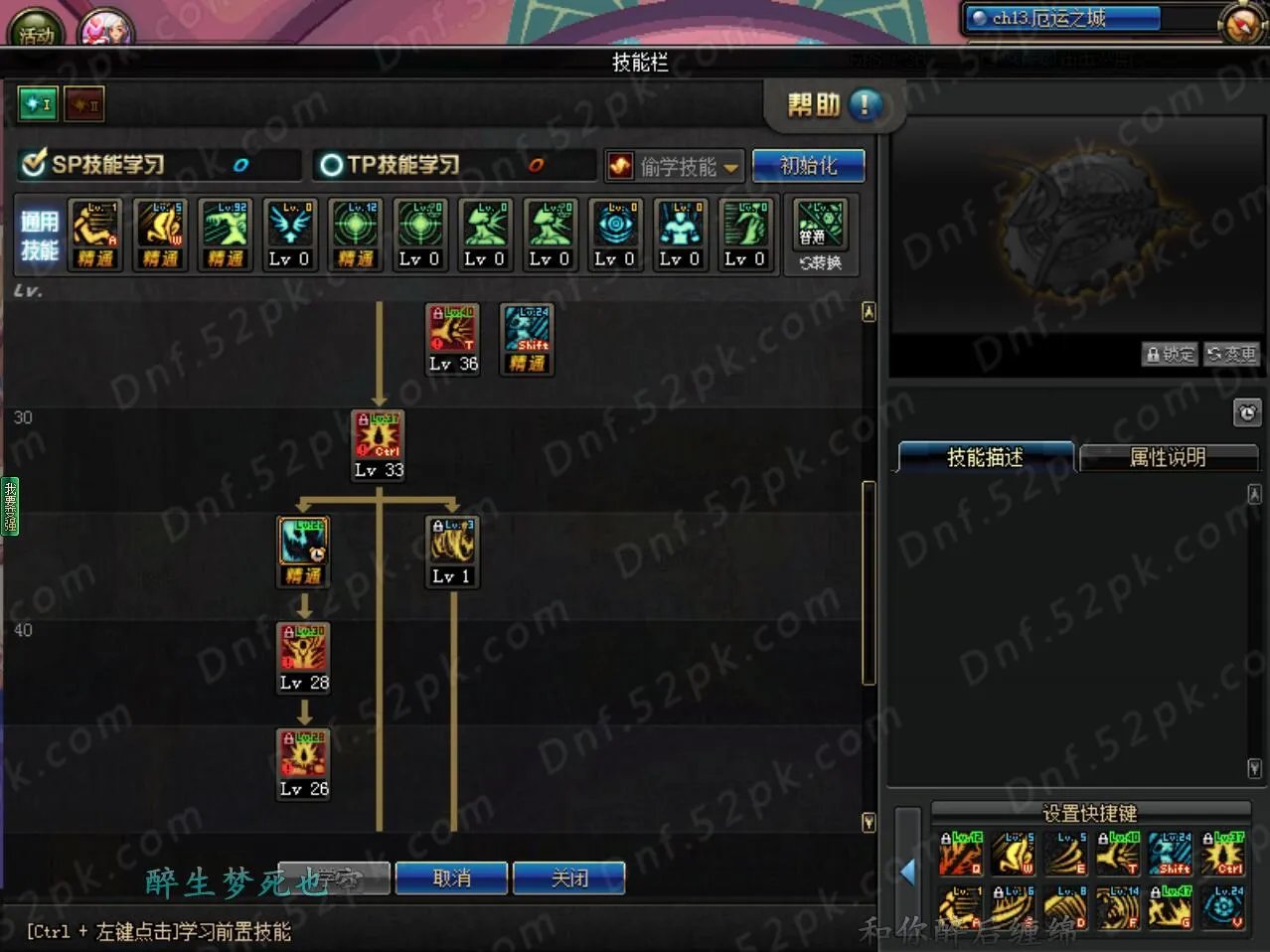Close the skill window with 关闭
This screenshot has height=952, width=1270.
pos(569,878)
